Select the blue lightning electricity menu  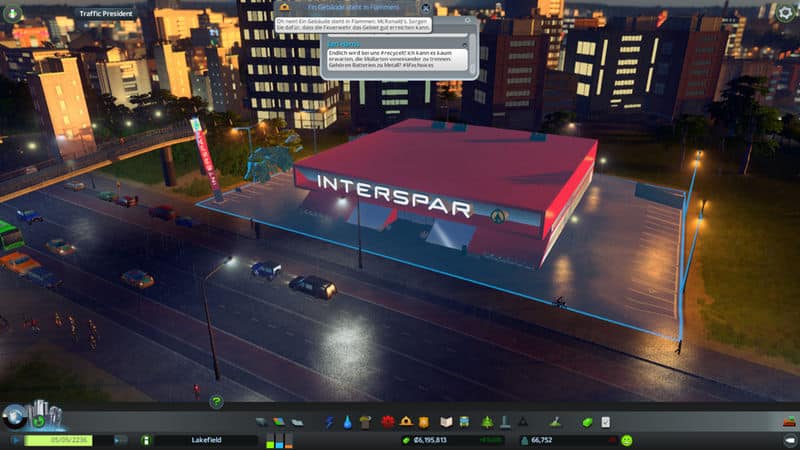[329, 422]
